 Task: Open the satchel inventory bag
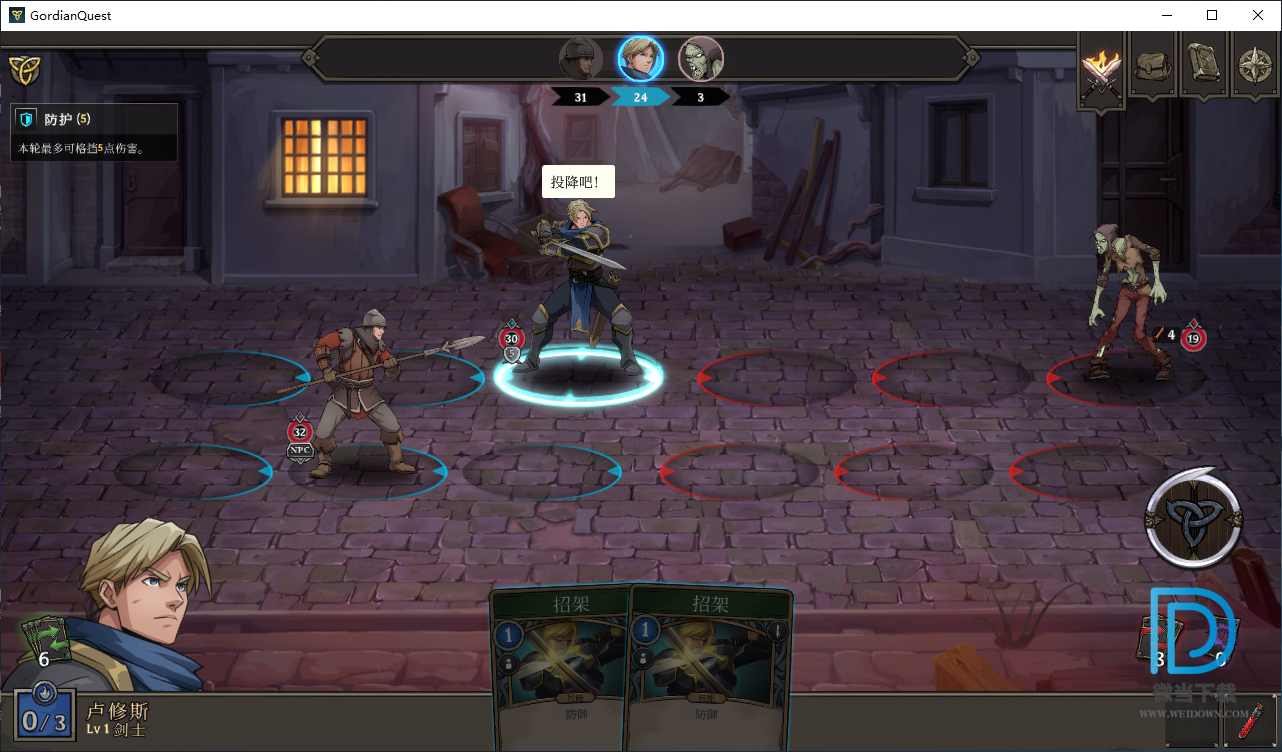pyautogui.click(x=1152, y=66)
